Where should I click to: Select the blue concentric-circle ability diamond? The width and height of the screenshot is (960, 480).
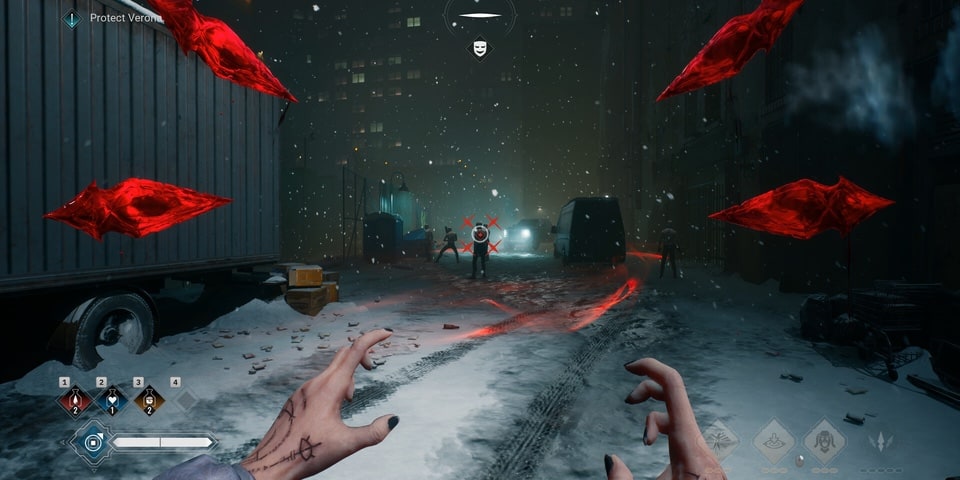click(x=92, y=441)
